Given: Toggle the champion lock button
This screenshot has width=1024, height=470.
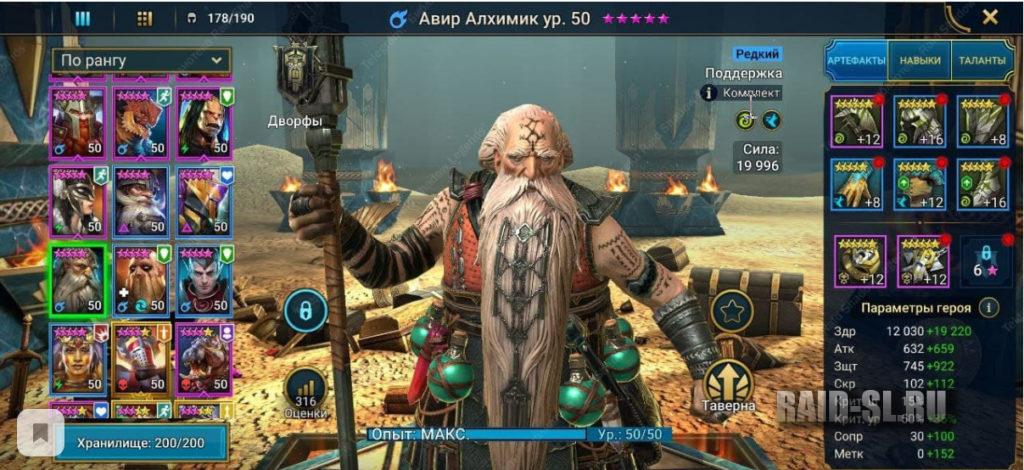Looking at the screenshot, I should (x=305, y=311).
